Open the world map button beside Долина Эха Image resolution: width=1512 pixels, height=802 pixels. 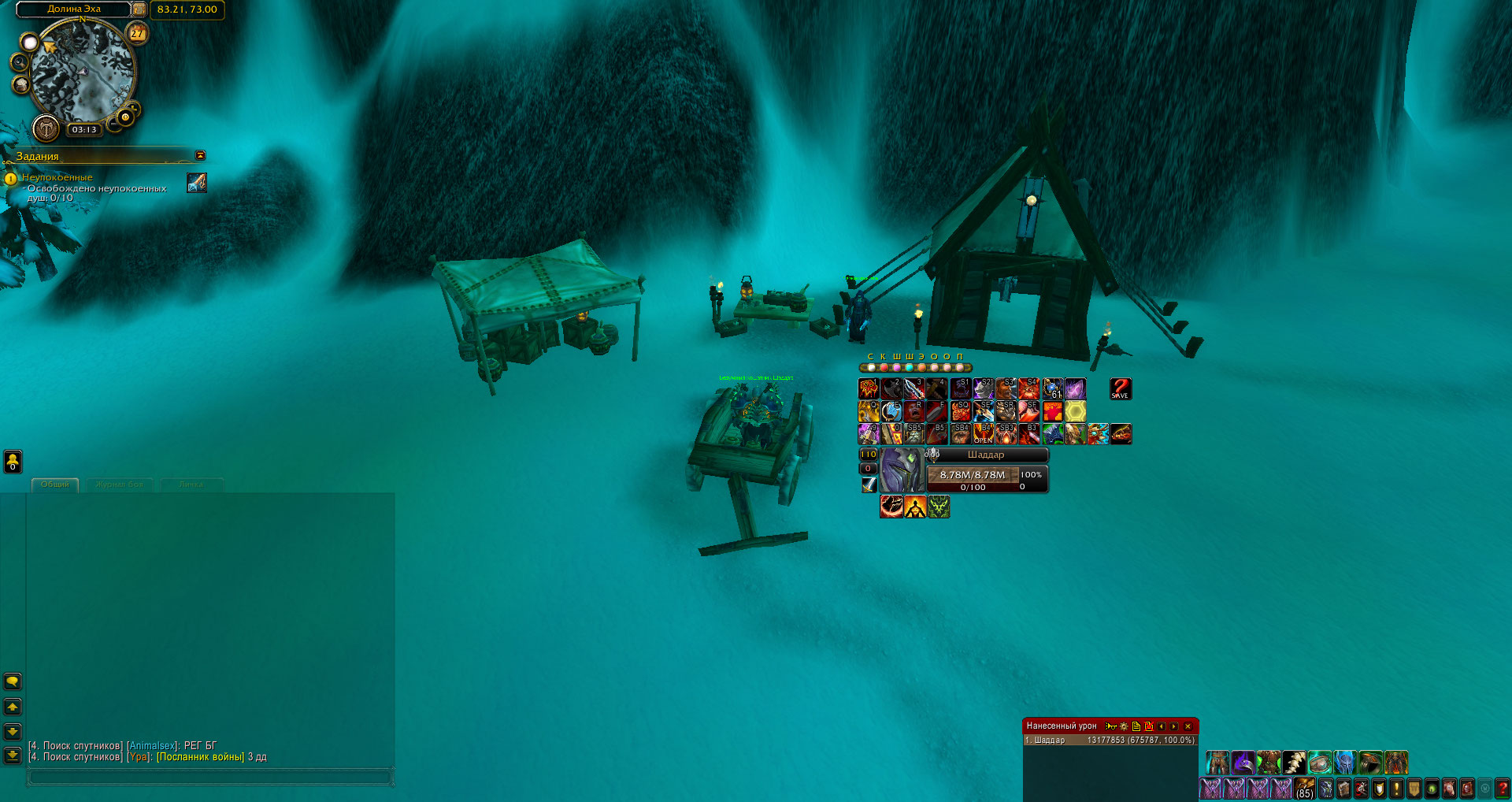[x=139, y=9]
